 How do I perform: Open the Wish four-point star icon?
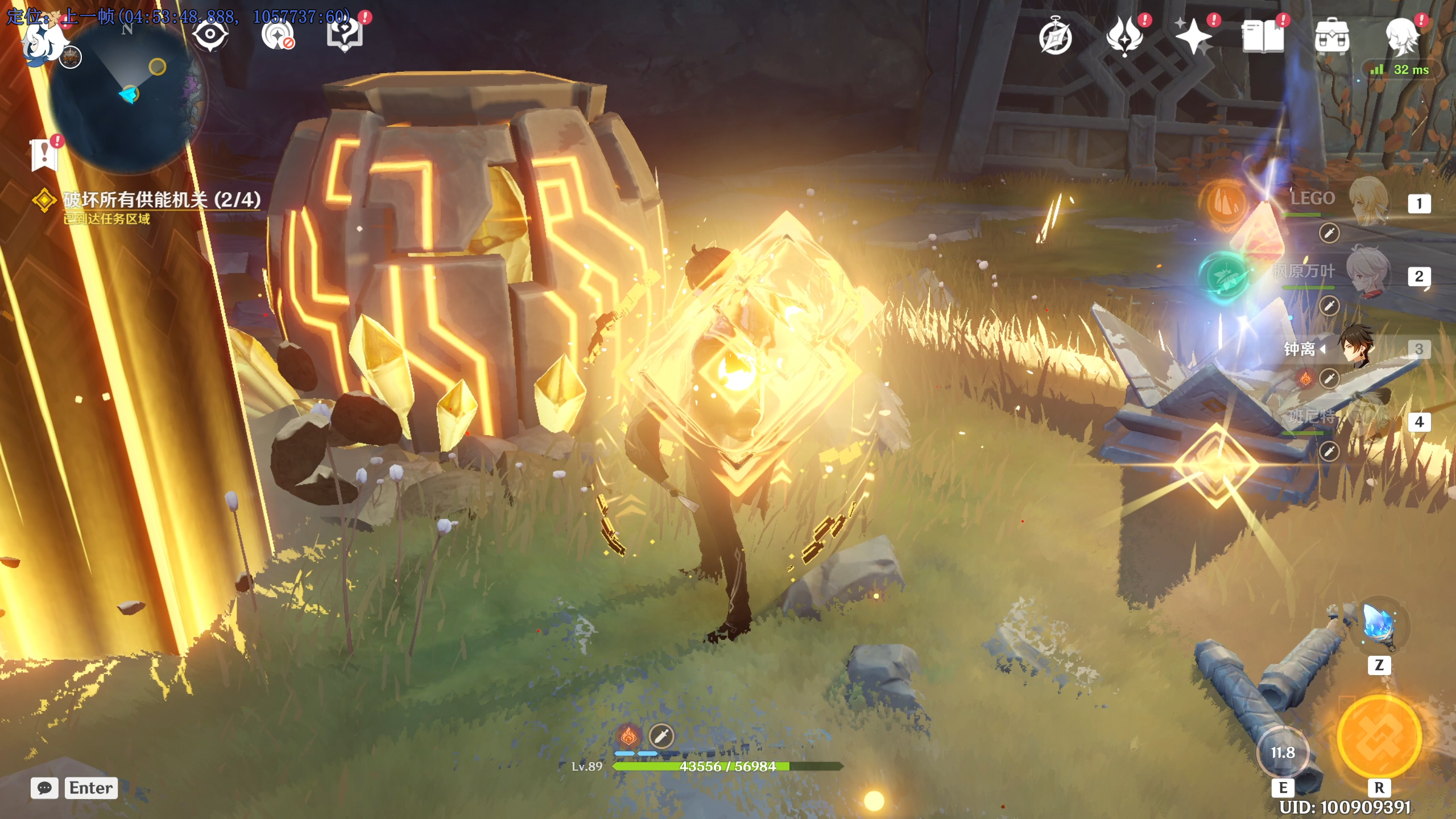tap(1193, 38)
